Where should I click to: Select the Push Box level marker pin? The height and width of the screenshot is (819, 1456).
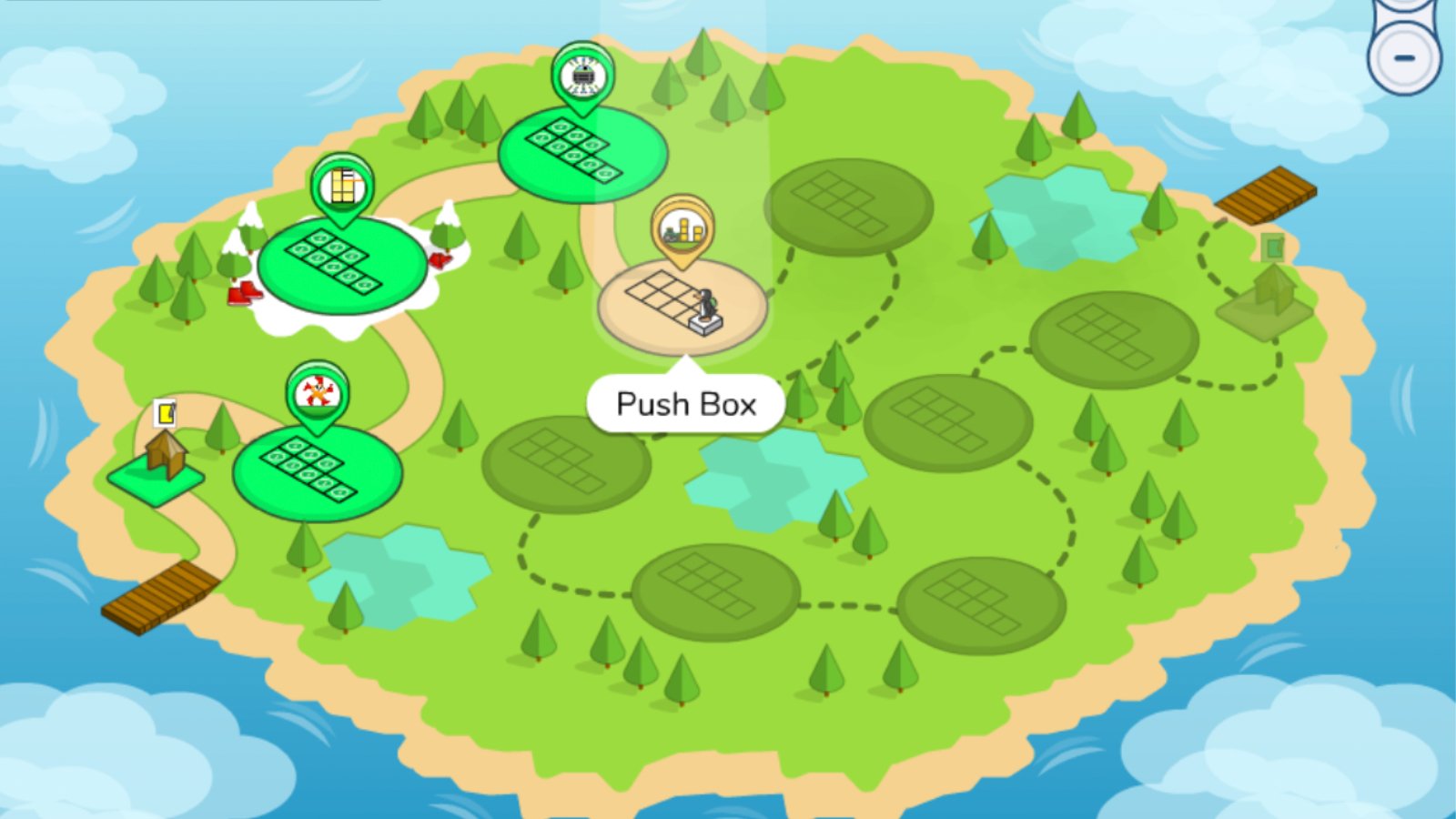pos(684,228)
